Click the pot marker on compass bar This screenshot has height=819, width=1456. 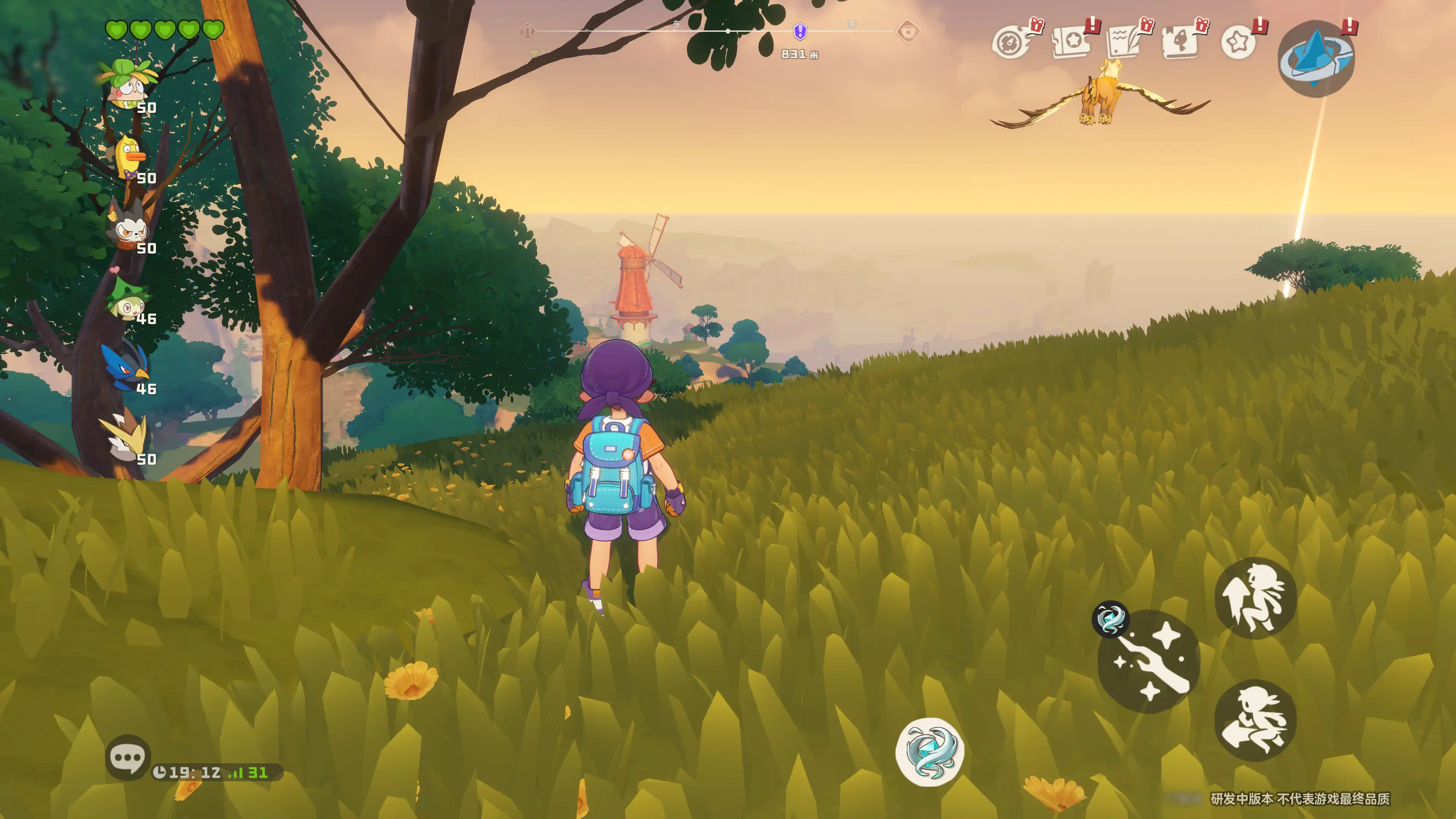908,31
